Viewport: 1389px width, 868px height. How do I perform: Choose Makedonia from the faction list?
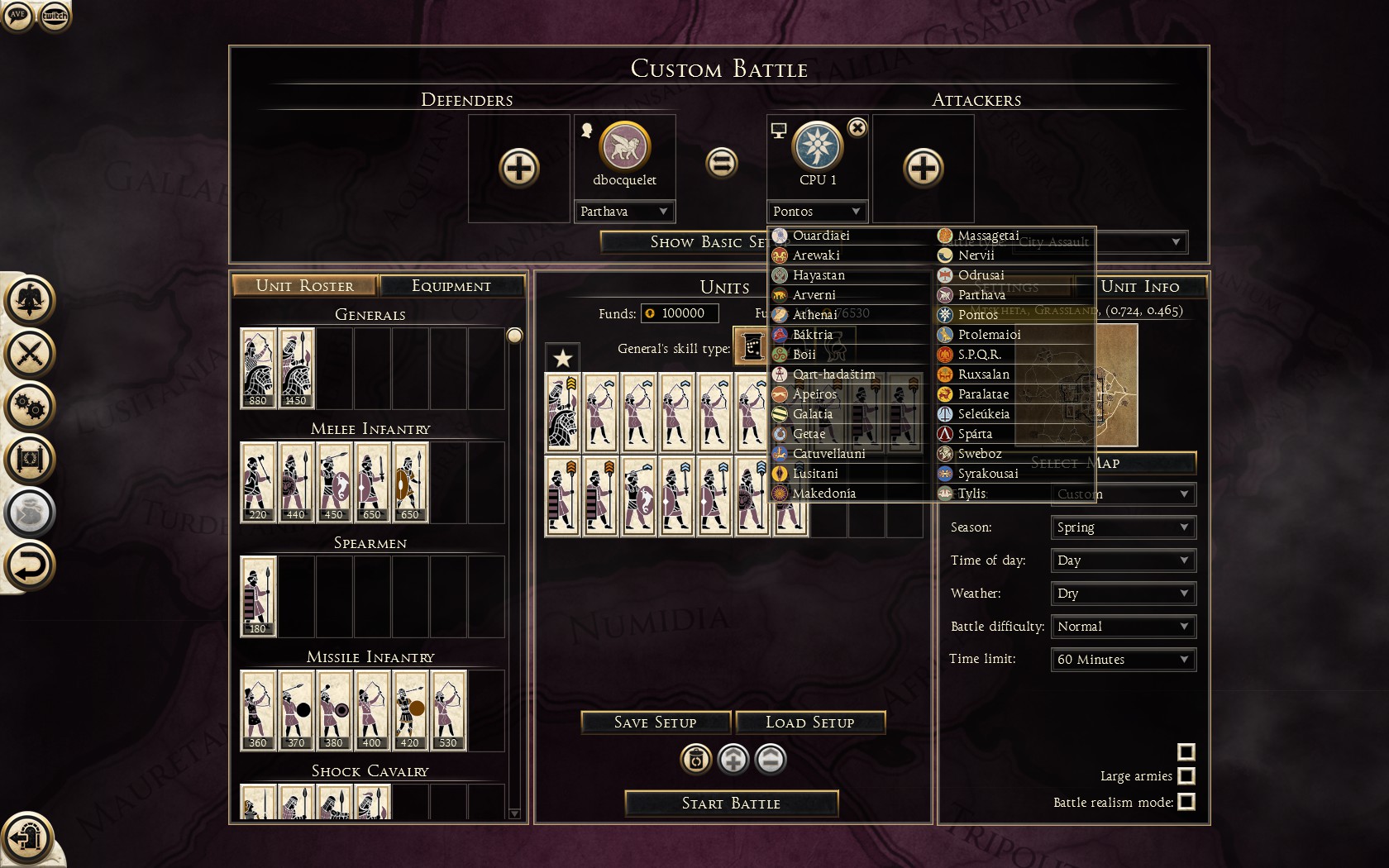click(824, 494)
